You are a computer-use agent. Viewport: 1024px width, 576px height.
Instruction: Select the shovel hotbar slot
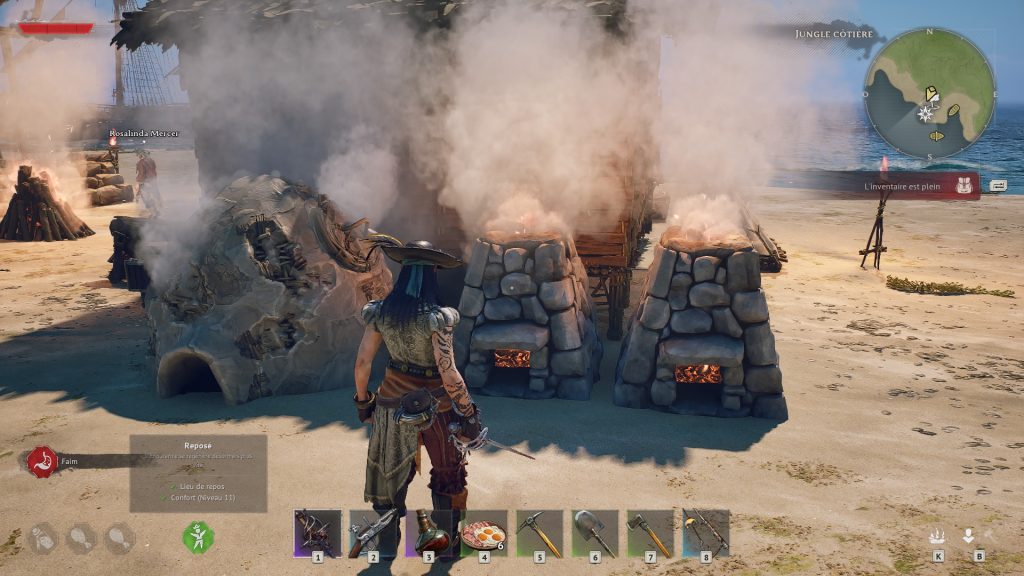595,533
